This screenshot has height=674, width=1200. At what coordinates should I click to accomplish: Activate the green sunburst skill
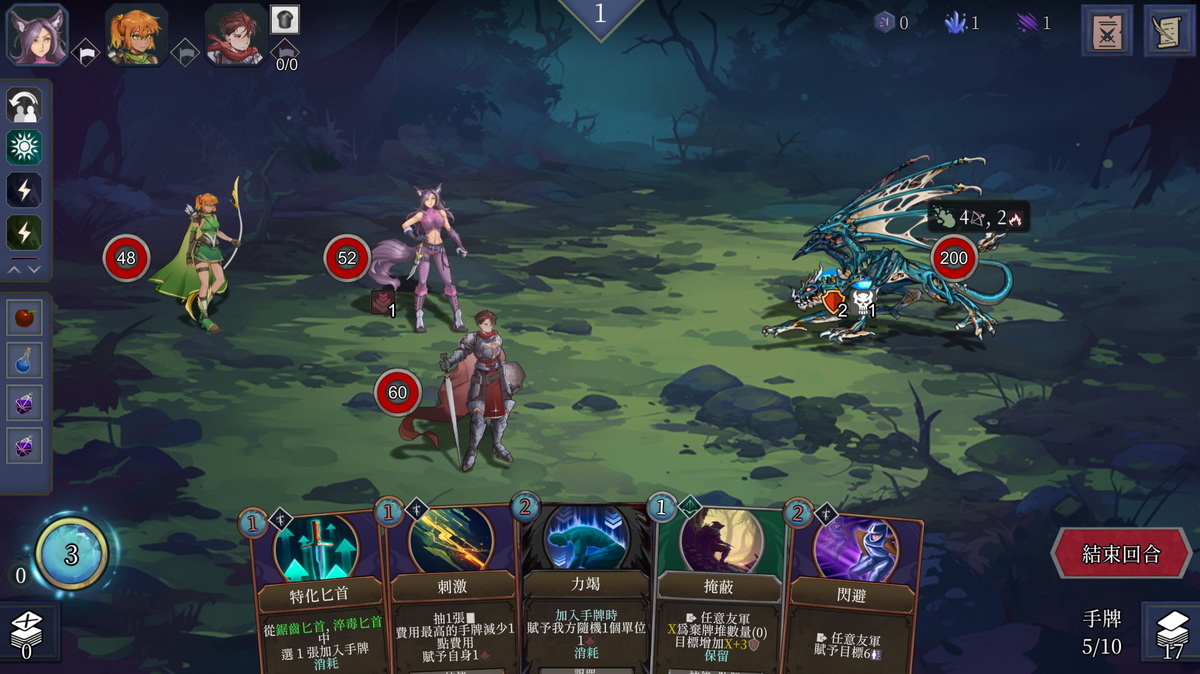coord(24,147)
